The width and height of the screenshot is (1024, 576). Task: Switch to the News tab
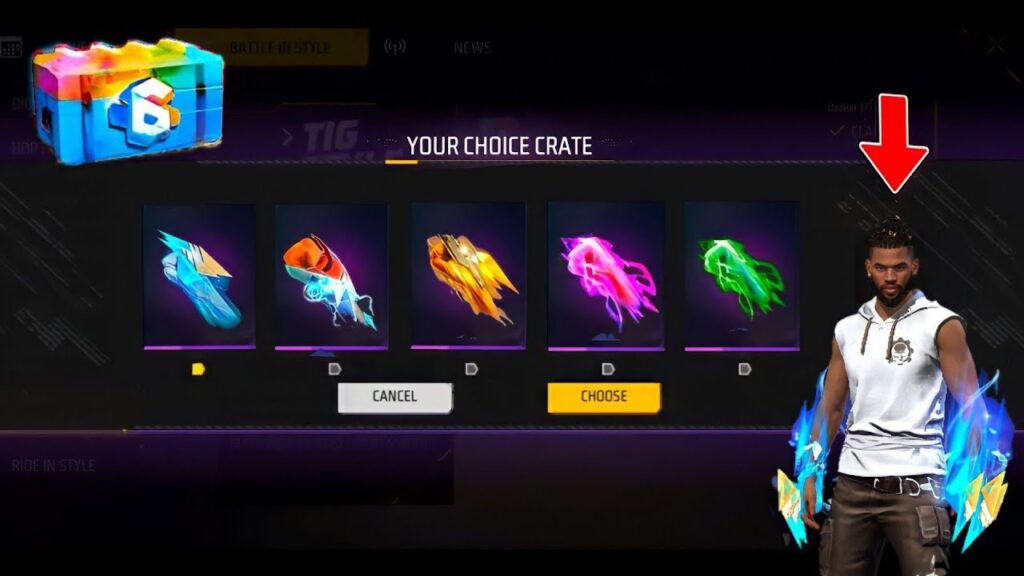tap(472, 47)
